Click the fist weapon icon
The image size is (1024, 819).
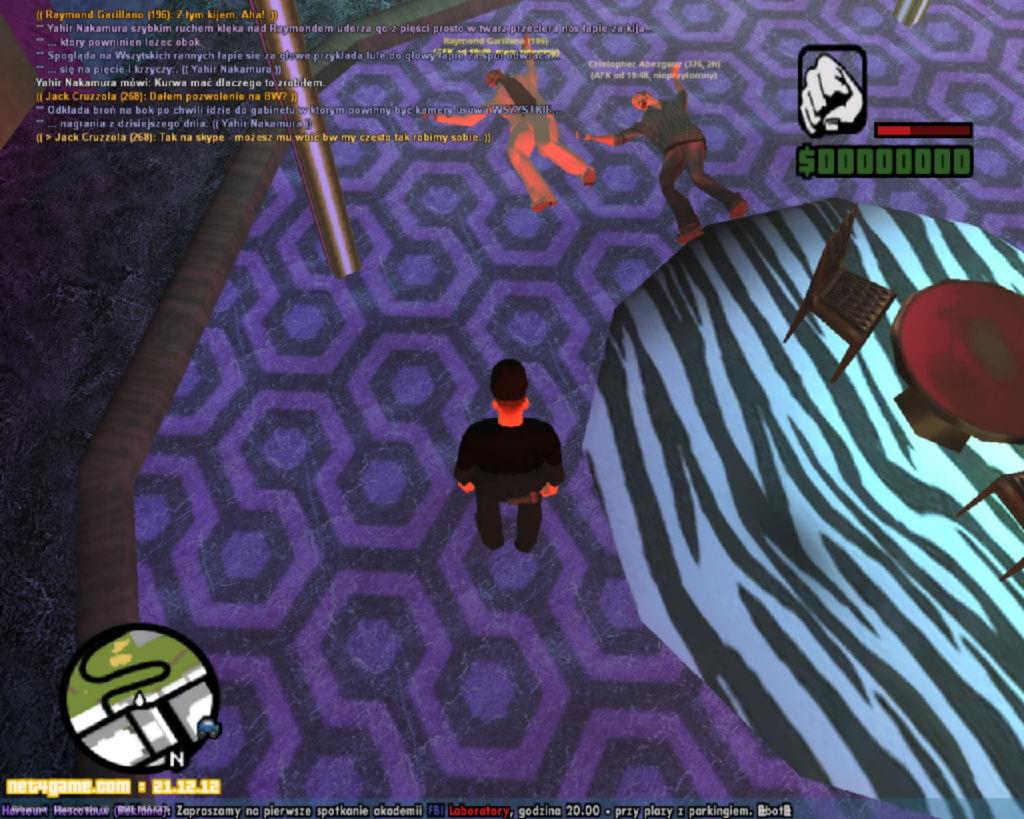pos(831,91)
